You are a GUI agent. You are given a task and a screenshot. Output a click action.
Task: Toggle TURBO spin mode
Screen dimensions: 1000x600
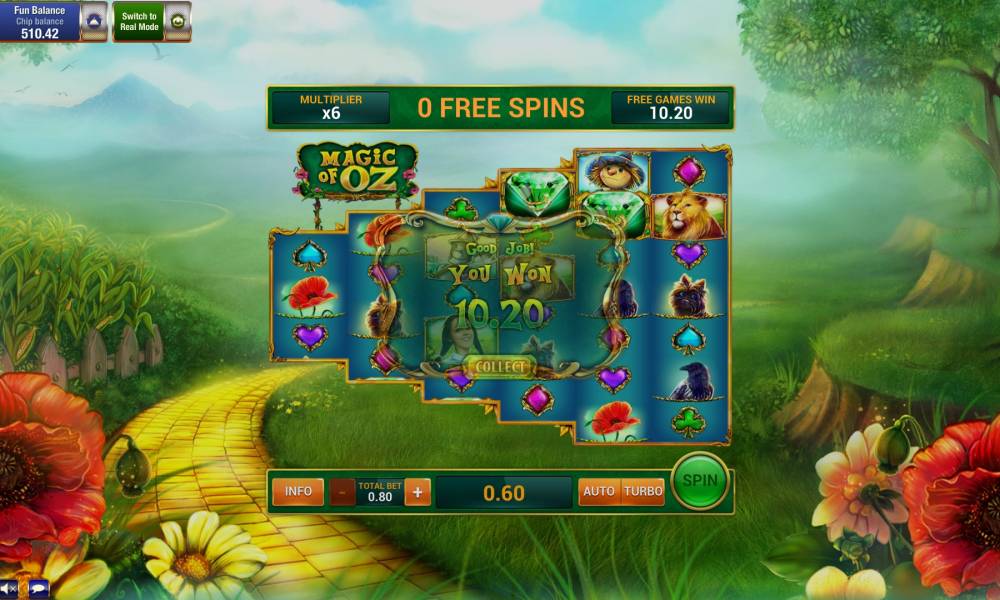click(643, 492)
